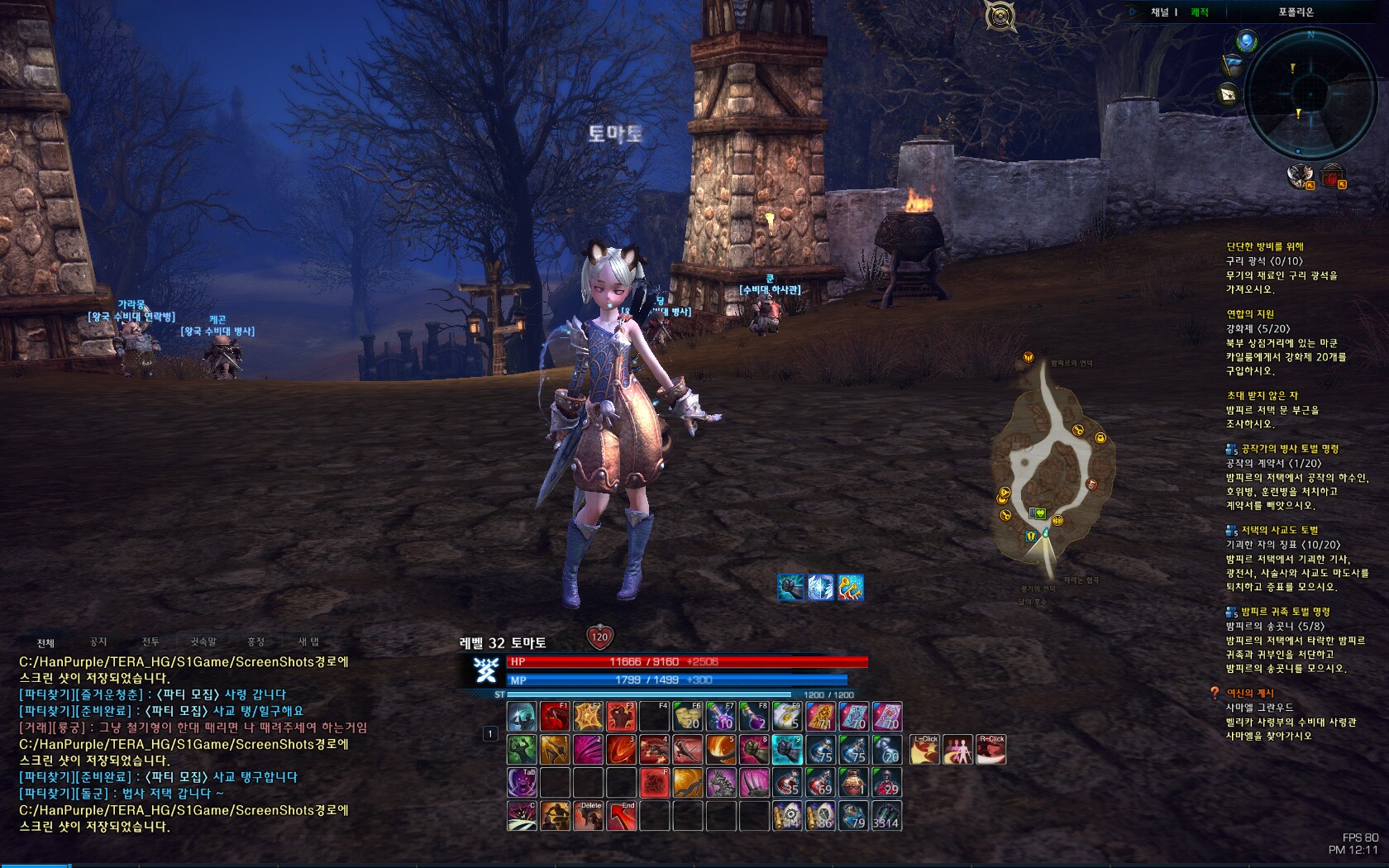Viewport: 1389px width, 868px height.
Task: Open the mail envelope icon
Action: tap(1229, 95)
